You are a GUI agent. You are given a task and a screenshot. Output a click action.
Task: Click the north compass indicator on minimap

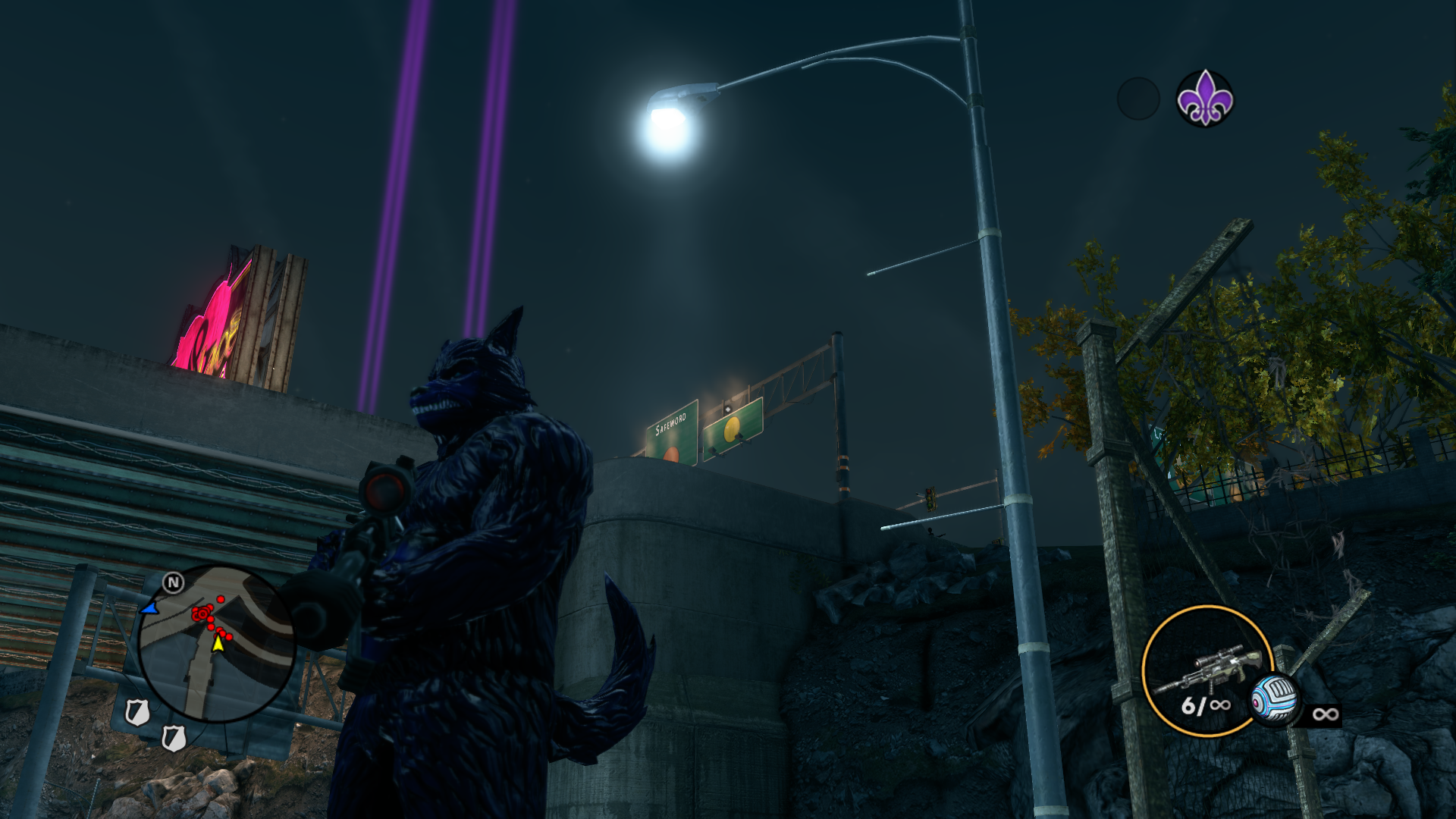(174, 582)
